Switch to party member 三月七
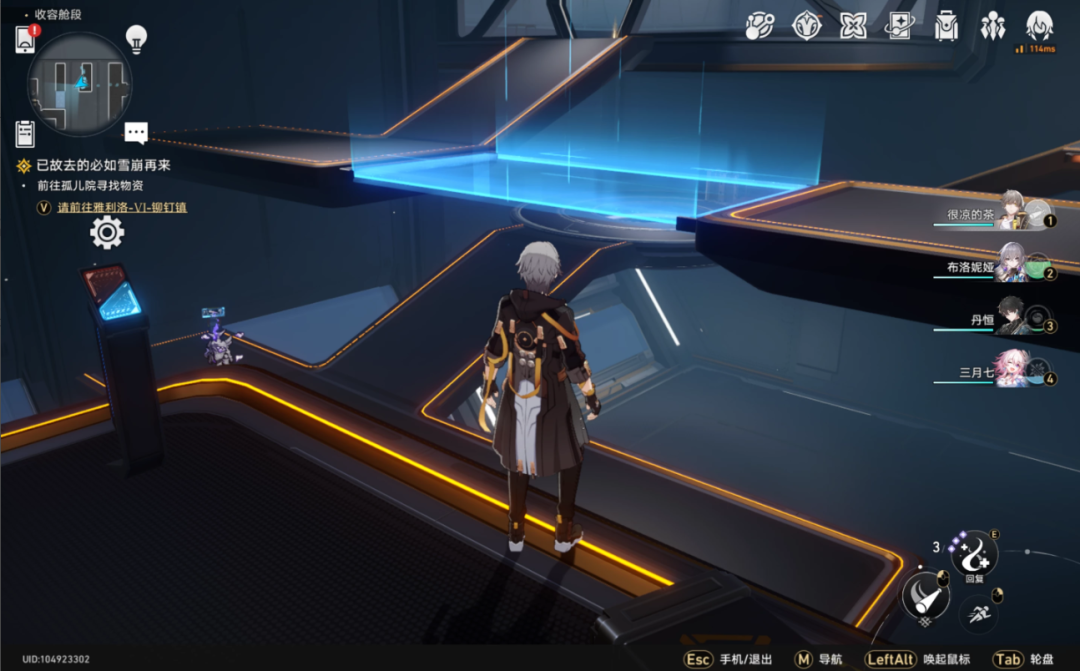The width and height of the screenshot is (1080, 671). (1012, 370)
